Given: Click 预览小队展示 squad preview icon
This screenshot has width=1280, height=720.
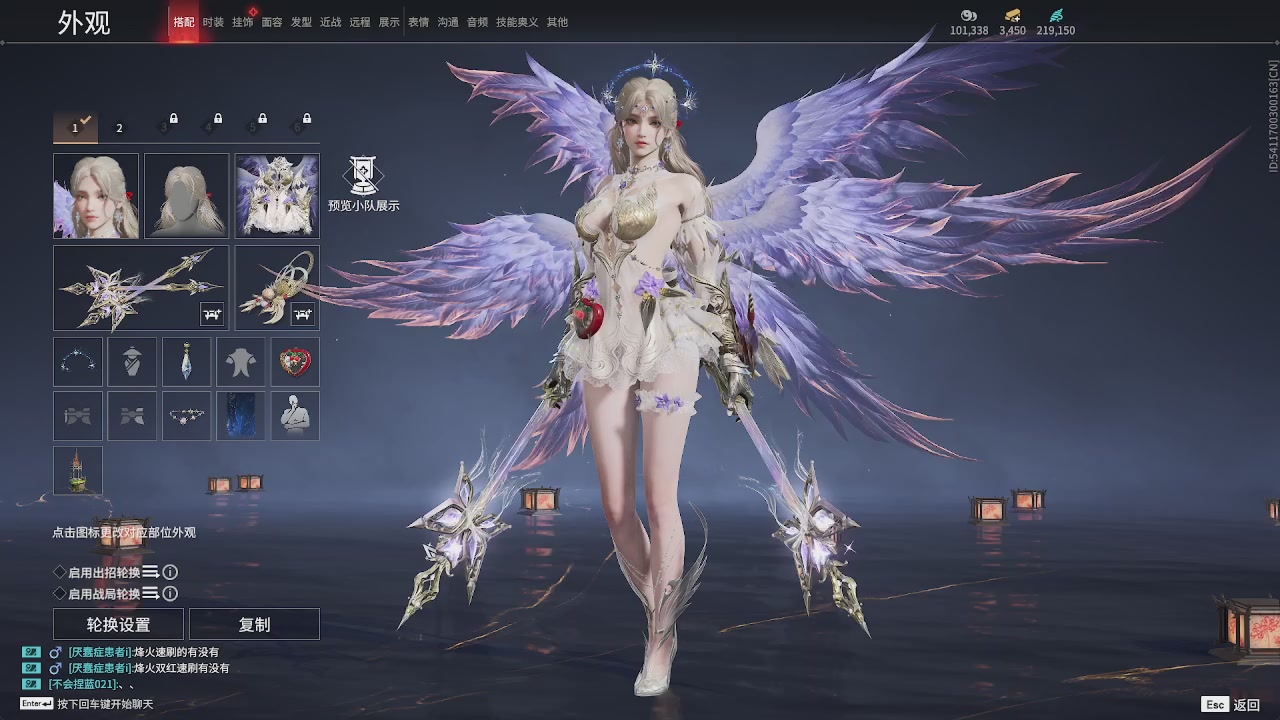Looking at the screenshot, I should click(363, 178).
